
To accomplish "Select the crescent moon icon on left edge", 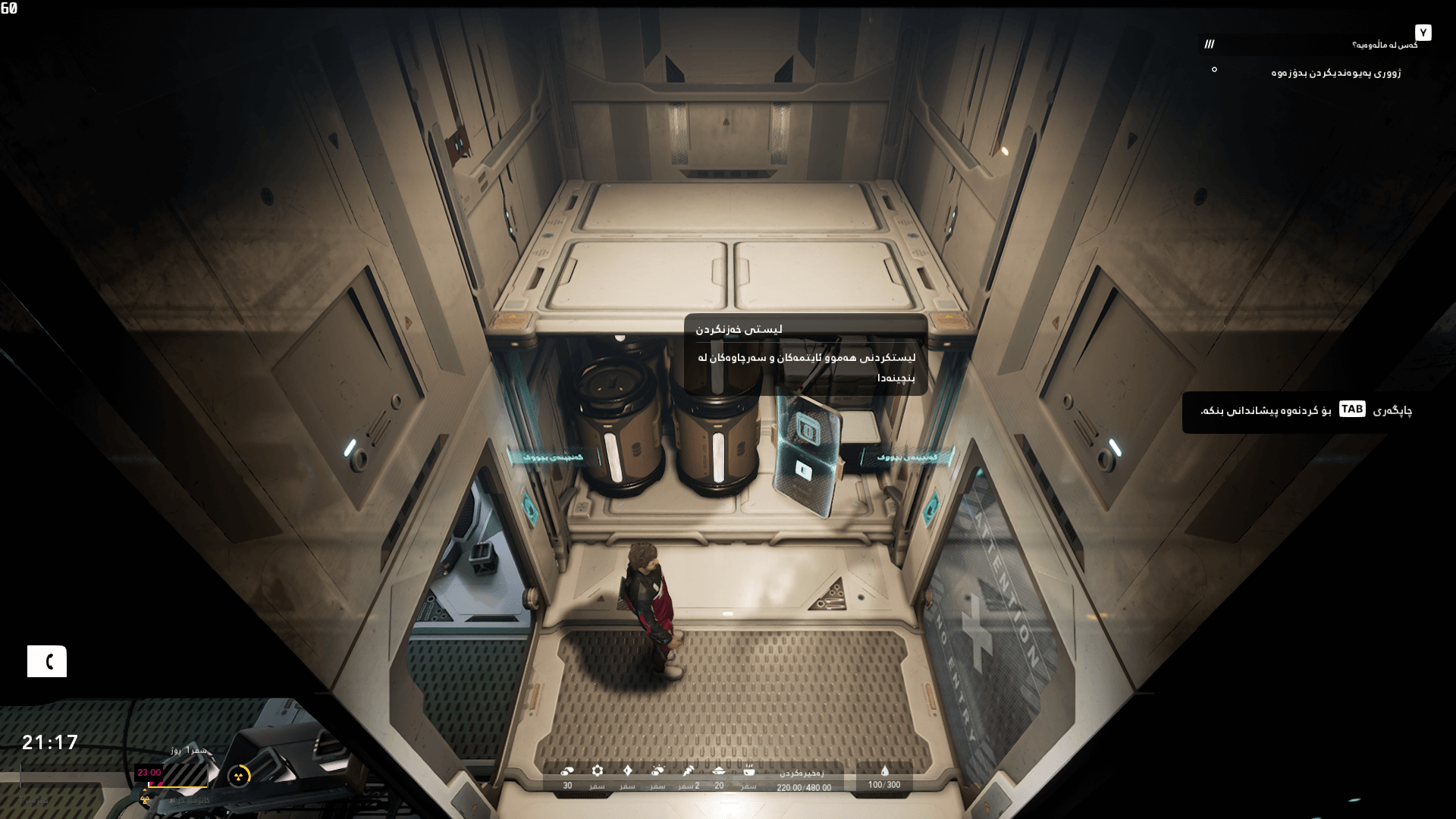I will click(x=47, y=661).
